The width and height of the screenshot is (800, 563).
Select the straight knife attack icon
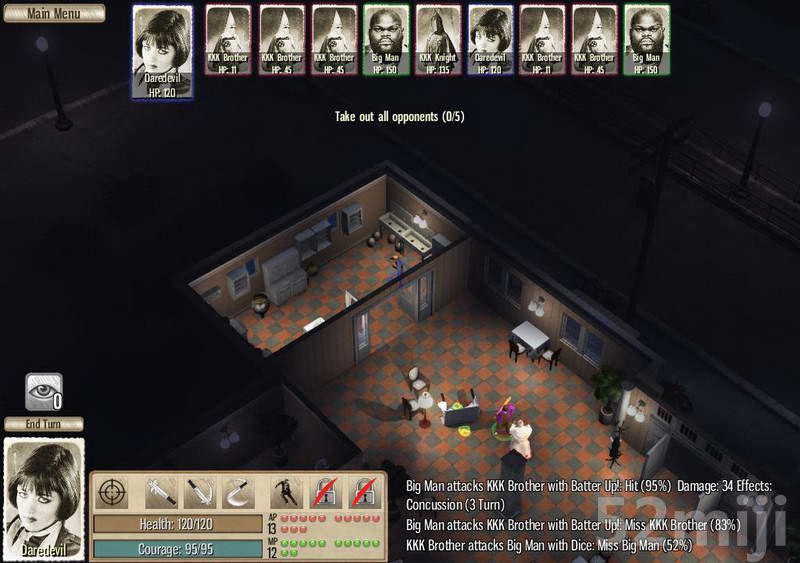click(199, 492)
